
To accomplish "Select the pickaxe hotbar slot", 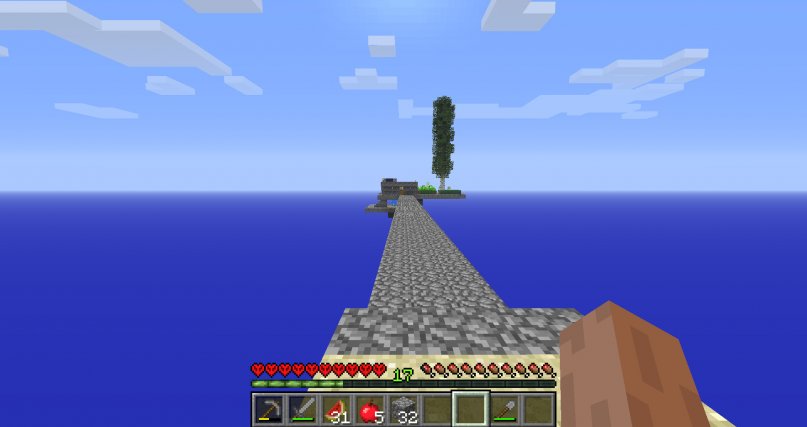I will [268, 409].
